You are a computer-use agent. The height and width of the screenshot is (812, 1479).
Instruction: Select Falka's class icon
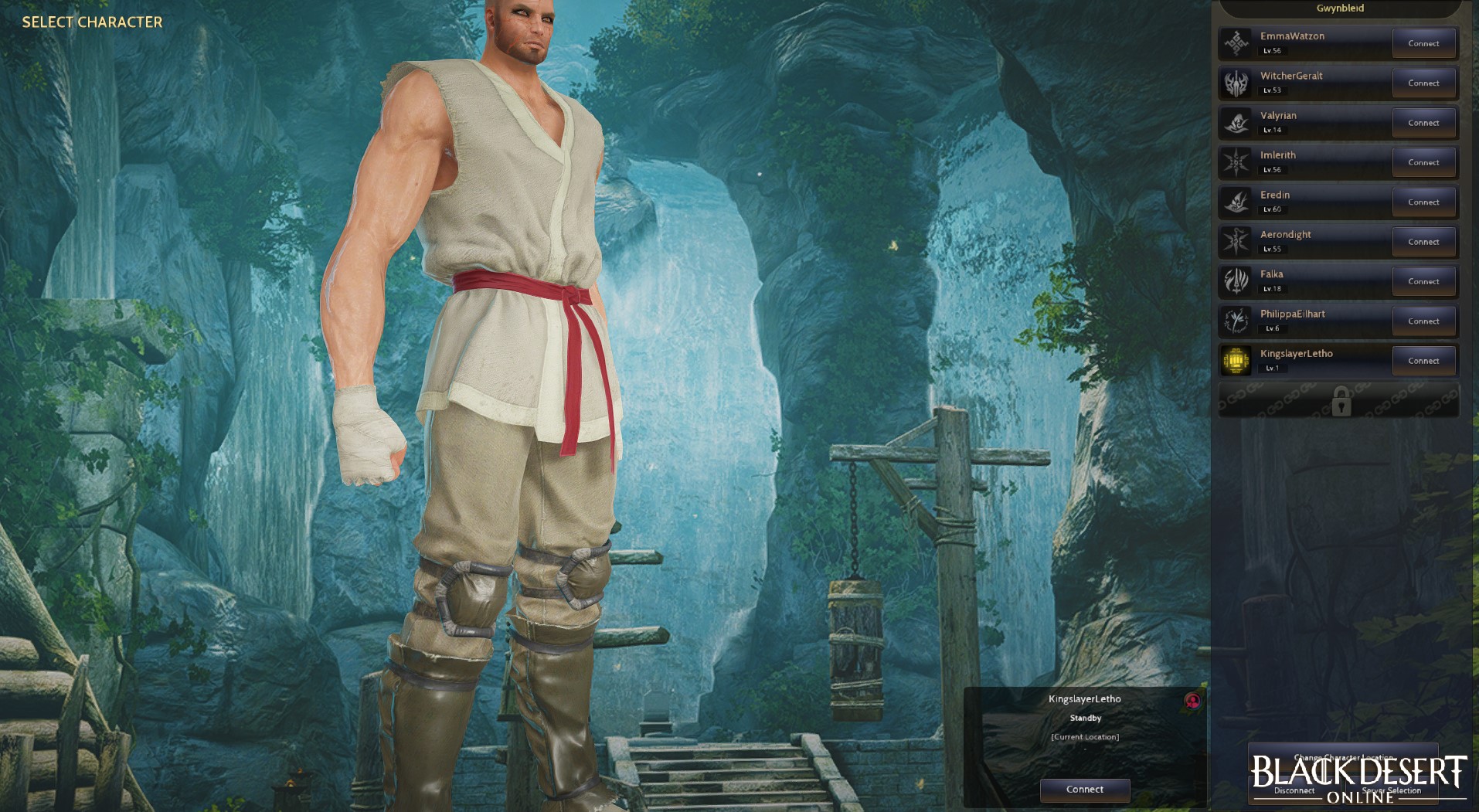click(x=1237, y=280)
